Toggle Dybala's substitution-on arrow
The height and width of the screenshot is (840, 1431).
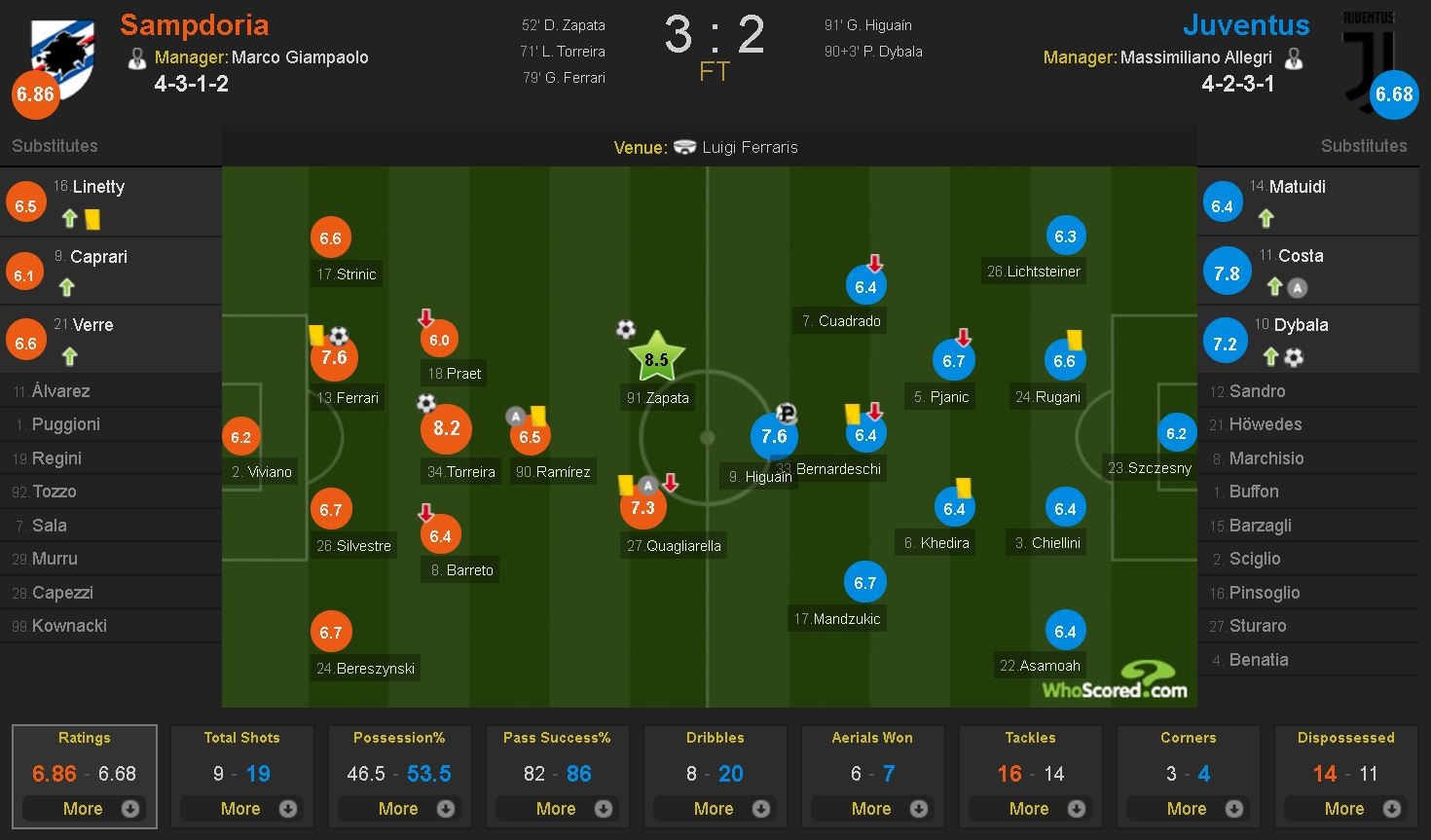coord(1273,355)
